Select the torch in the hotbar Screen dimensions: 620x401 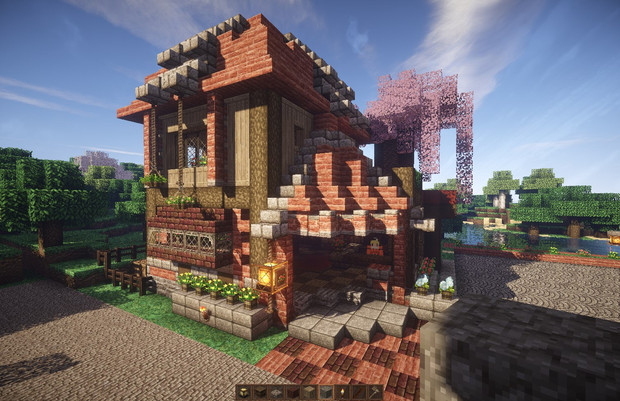pos(342,392)
